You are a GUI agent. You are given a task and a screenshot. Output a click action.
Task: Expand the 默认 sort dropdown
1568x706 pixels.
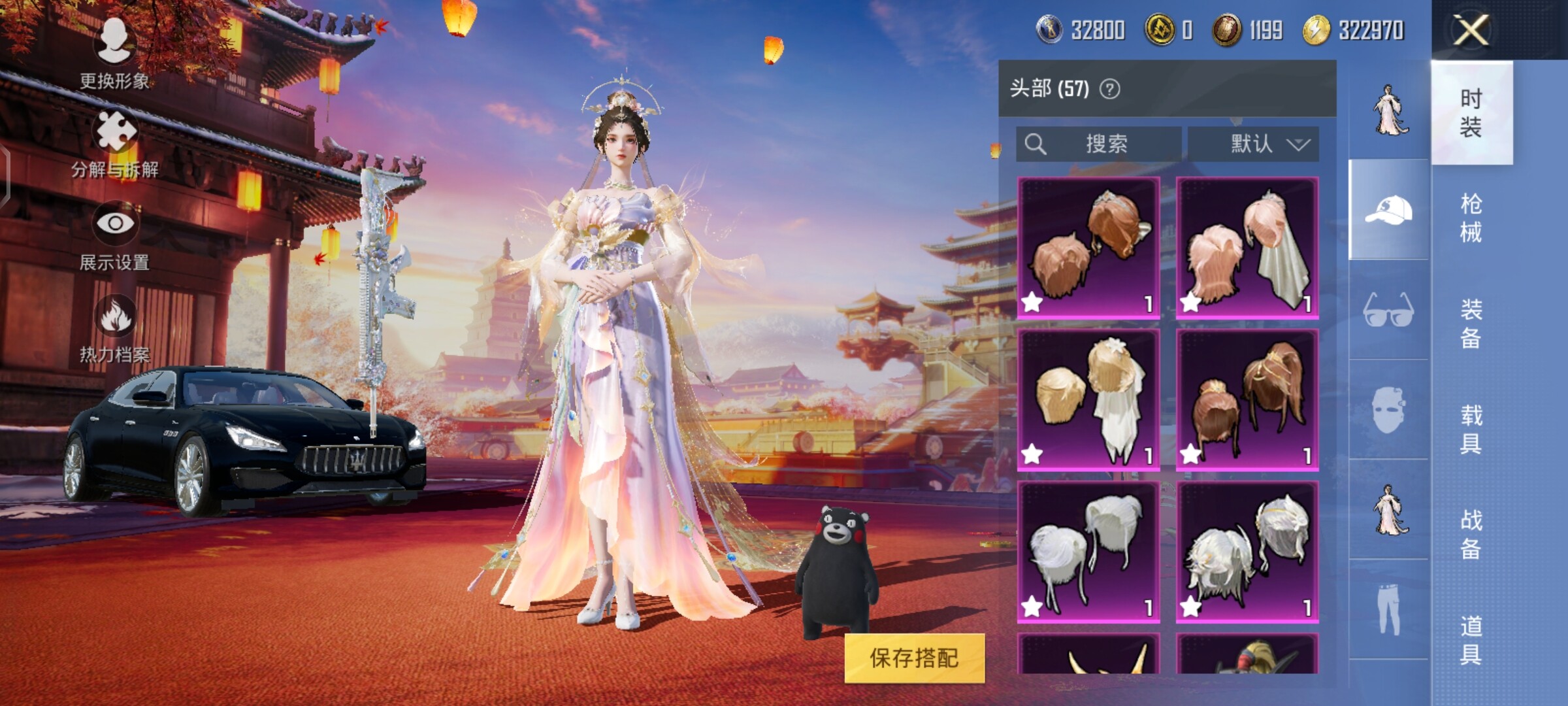pos(1253,144)
